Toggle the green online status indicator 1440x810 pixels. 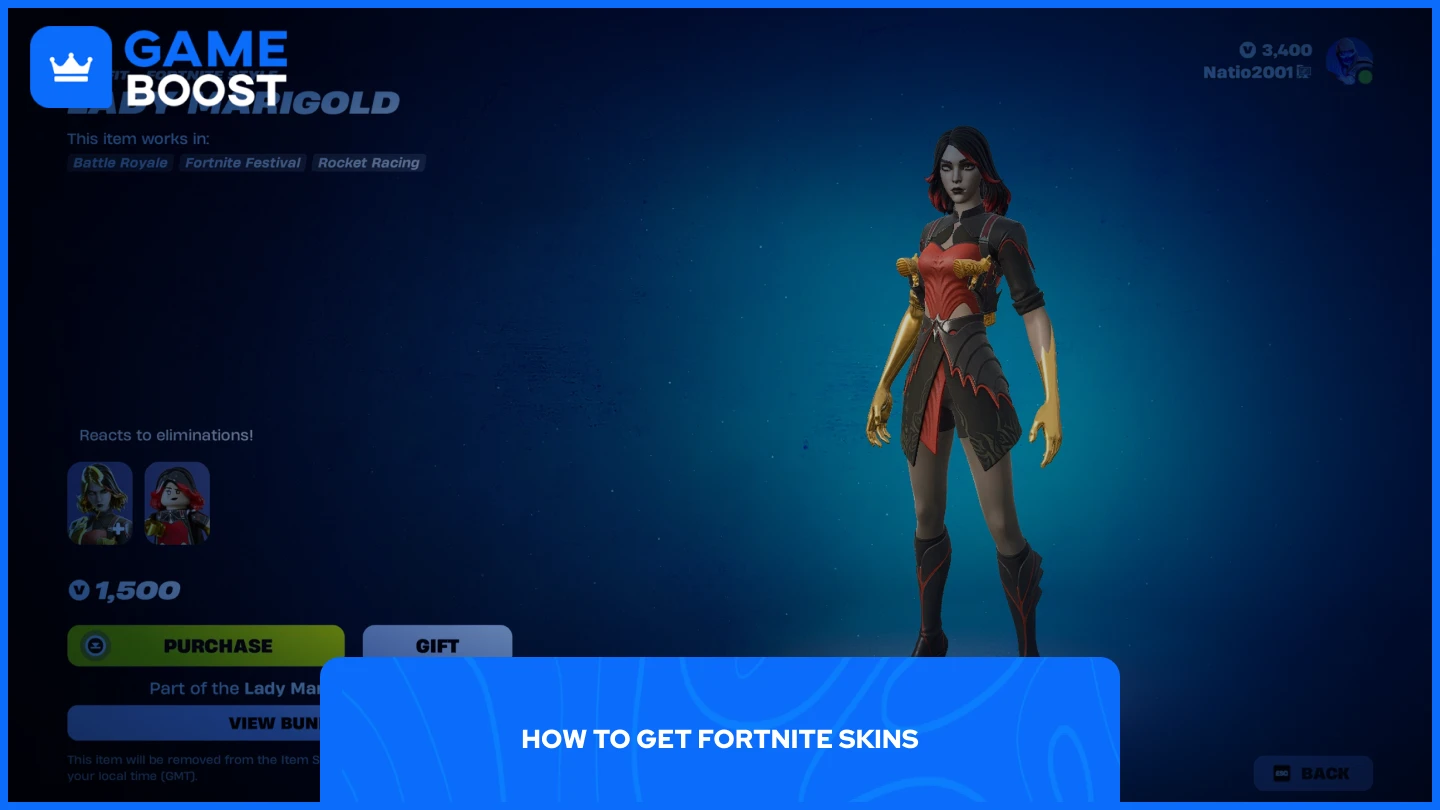1365,76
